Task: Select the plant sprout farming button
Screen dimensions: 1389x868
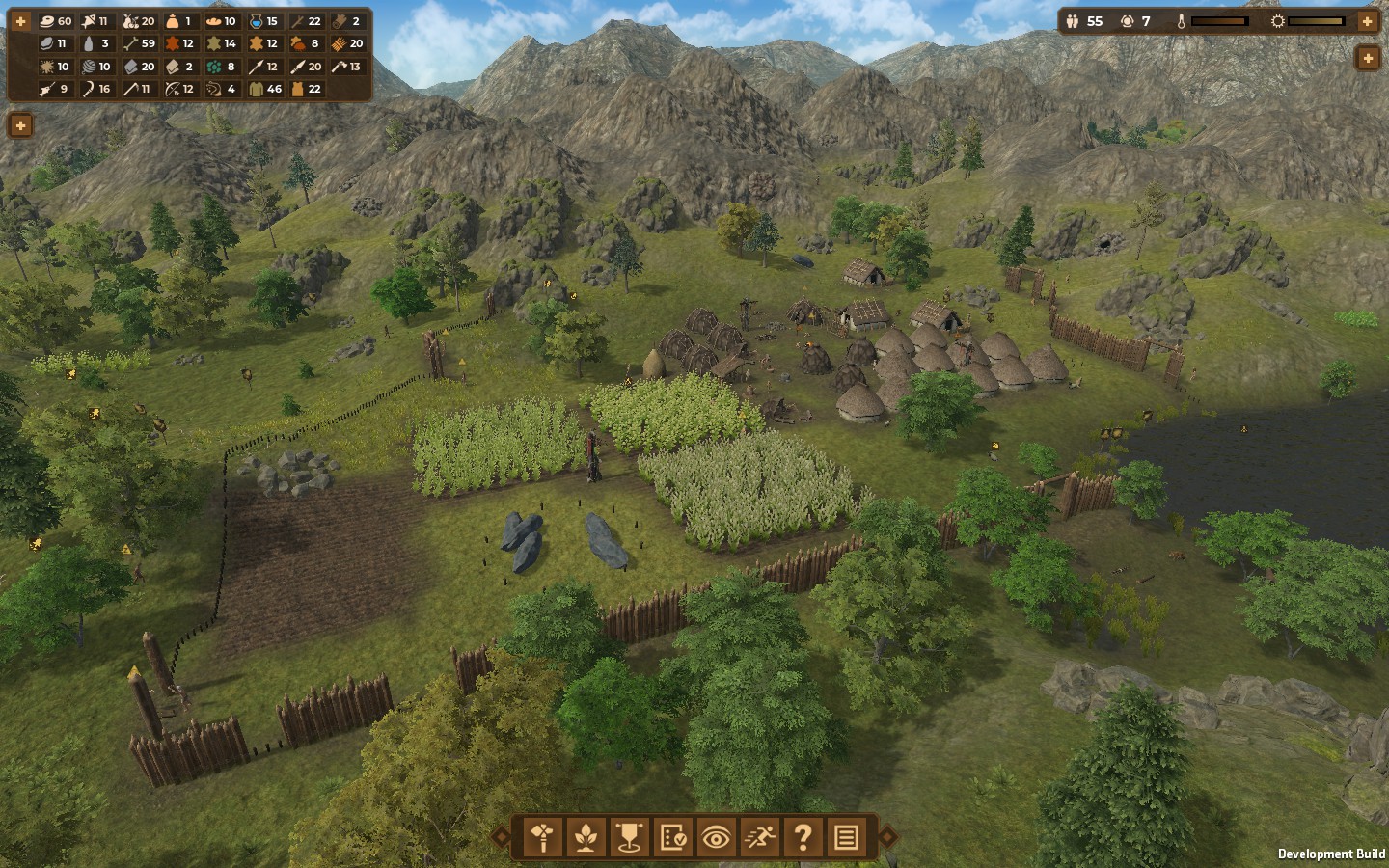Action: [586, 837]
